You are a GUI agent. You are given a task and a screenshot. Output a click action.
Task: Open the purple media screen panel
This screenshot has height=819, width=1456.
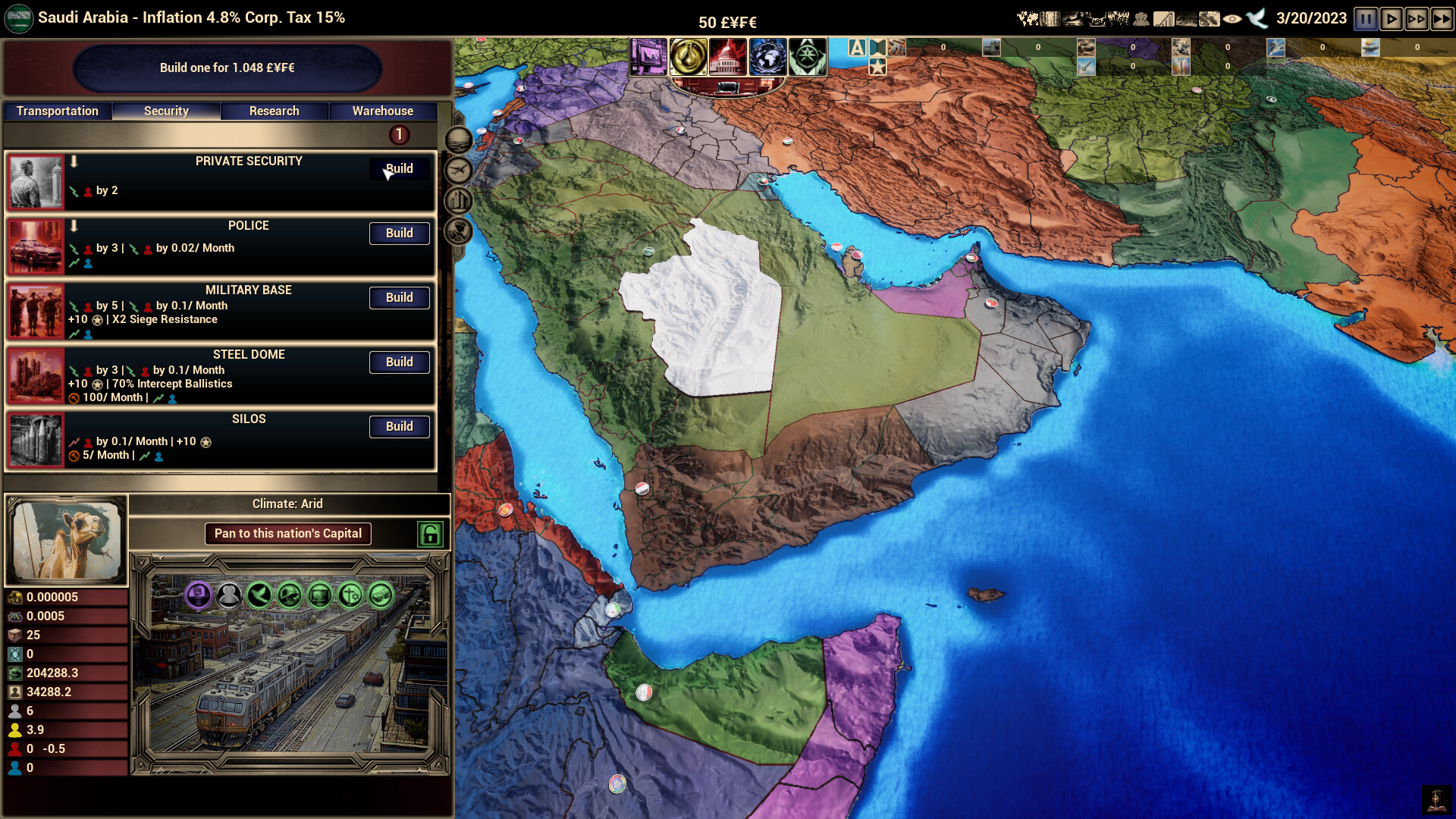click(648, 57)
